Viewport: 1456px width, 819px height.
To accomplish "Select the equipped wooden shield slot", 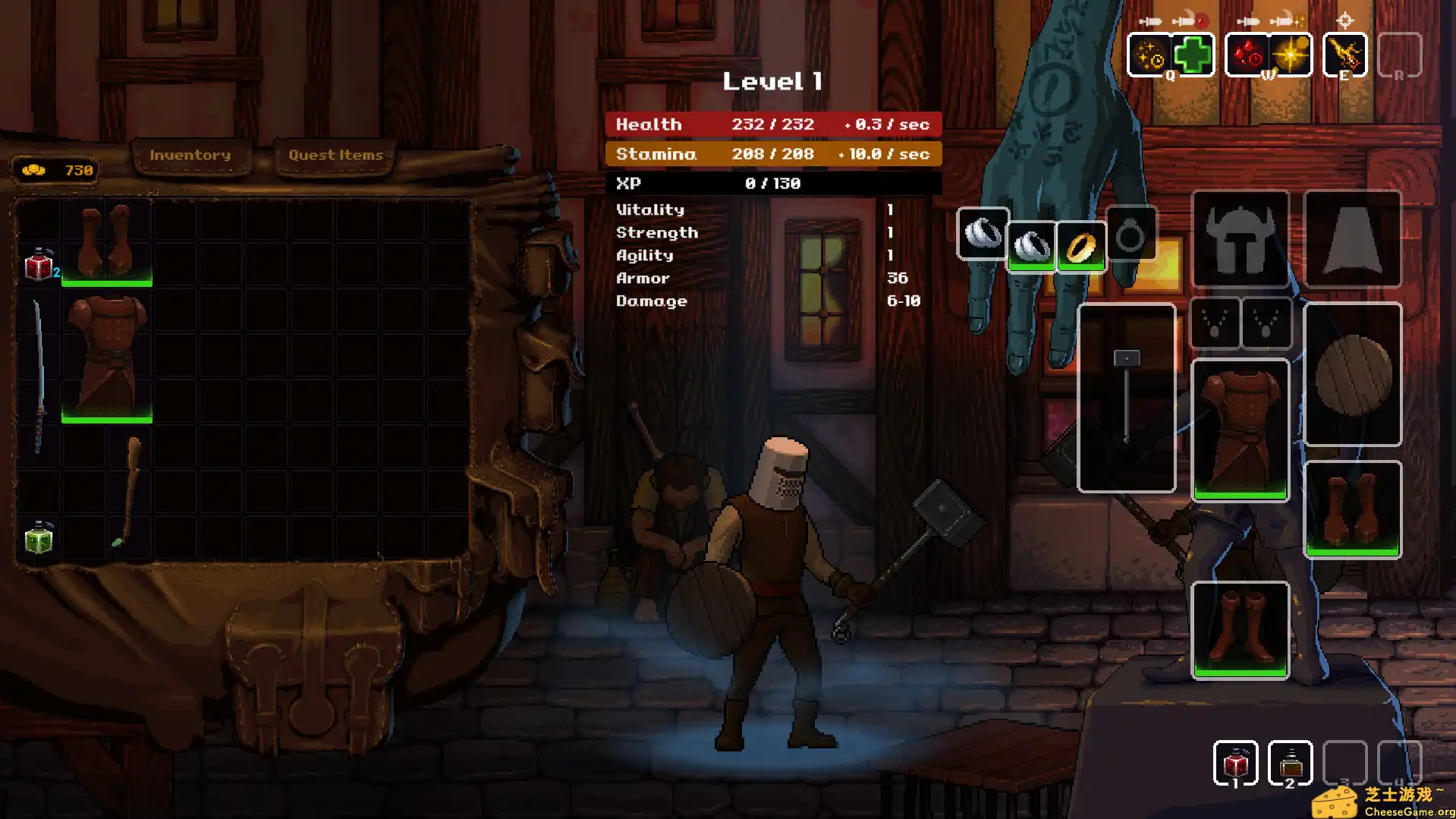I will [1352, 374].
